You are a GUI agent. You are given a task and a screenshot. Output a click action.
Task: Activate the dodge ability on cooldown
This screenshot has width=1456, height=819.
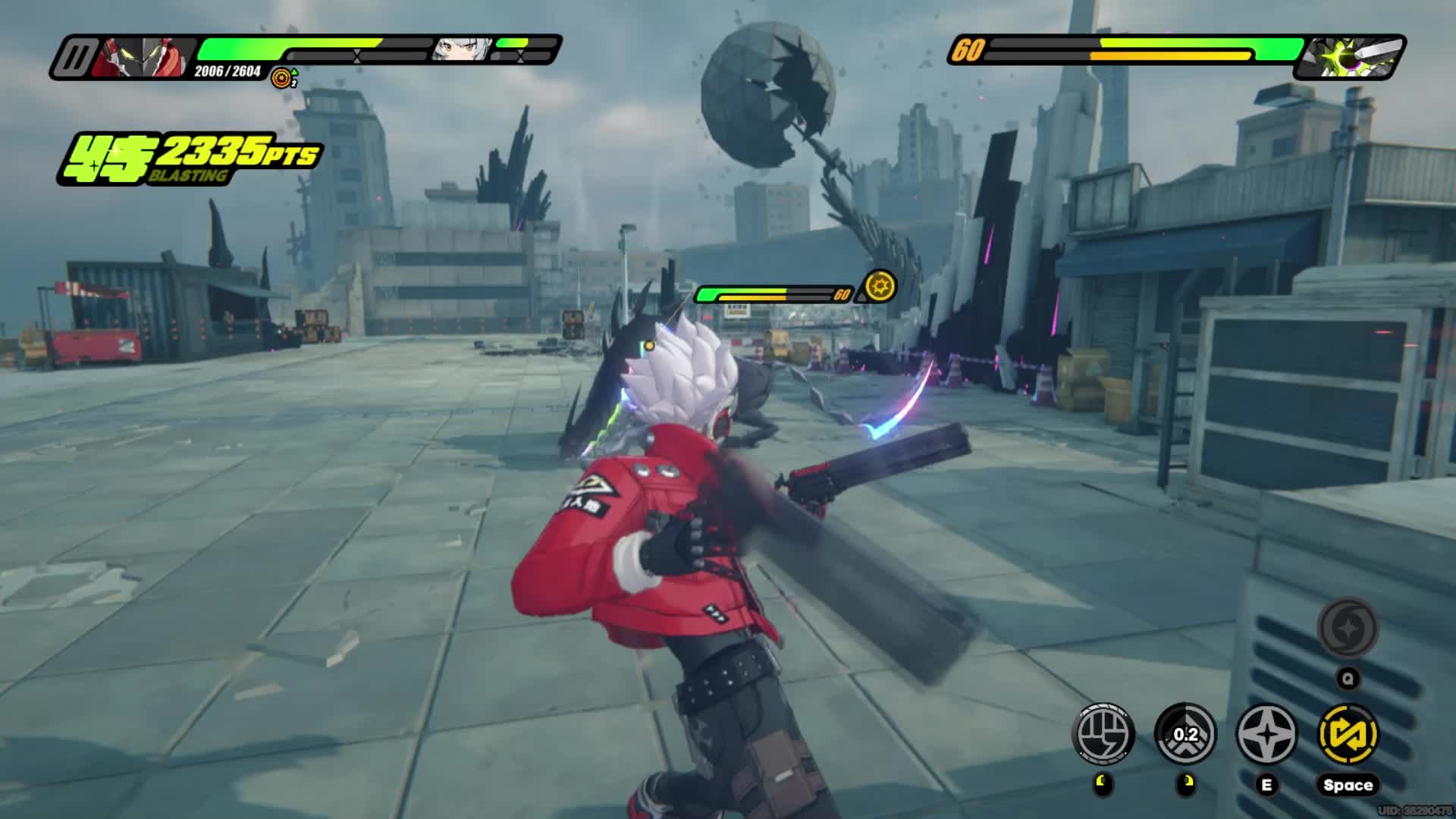[x=1185, y=733]
